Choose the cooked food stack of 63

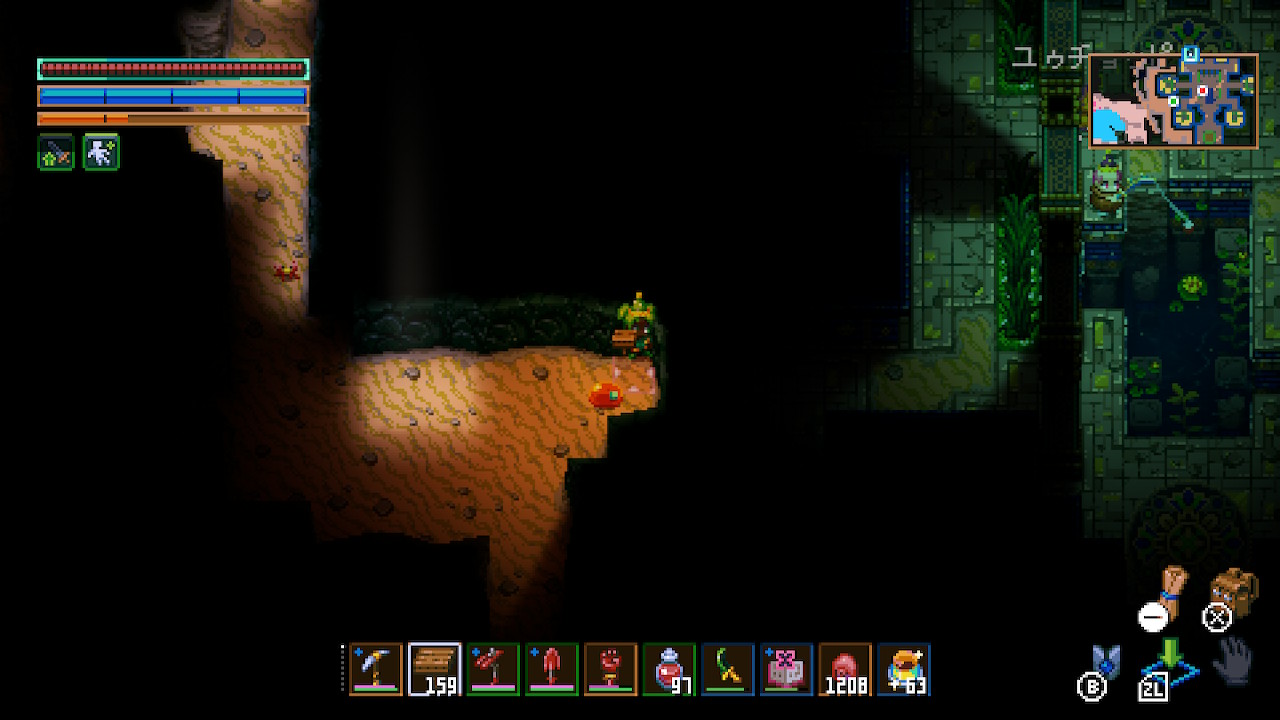(904, 668)
